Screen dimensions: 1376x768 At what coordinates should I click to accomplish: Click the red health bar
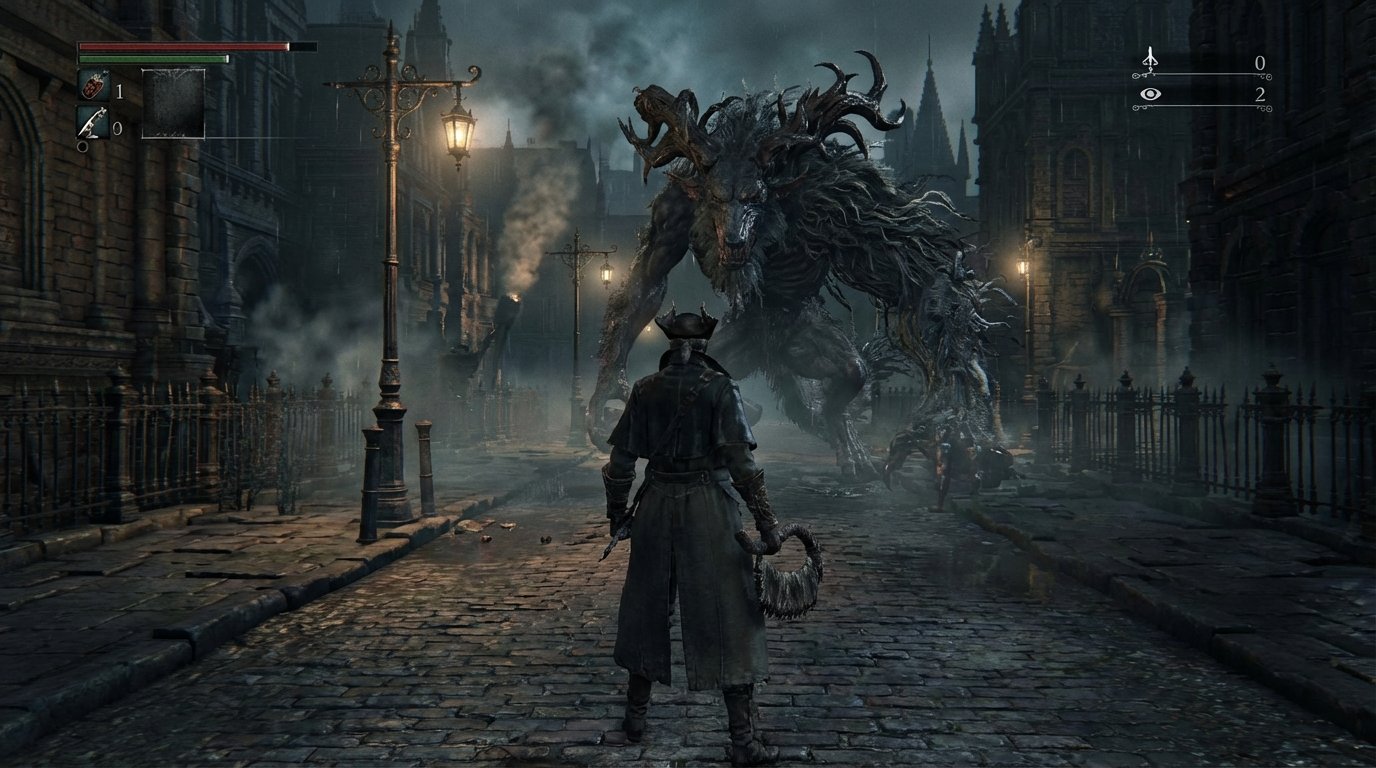tap(180, 46)
